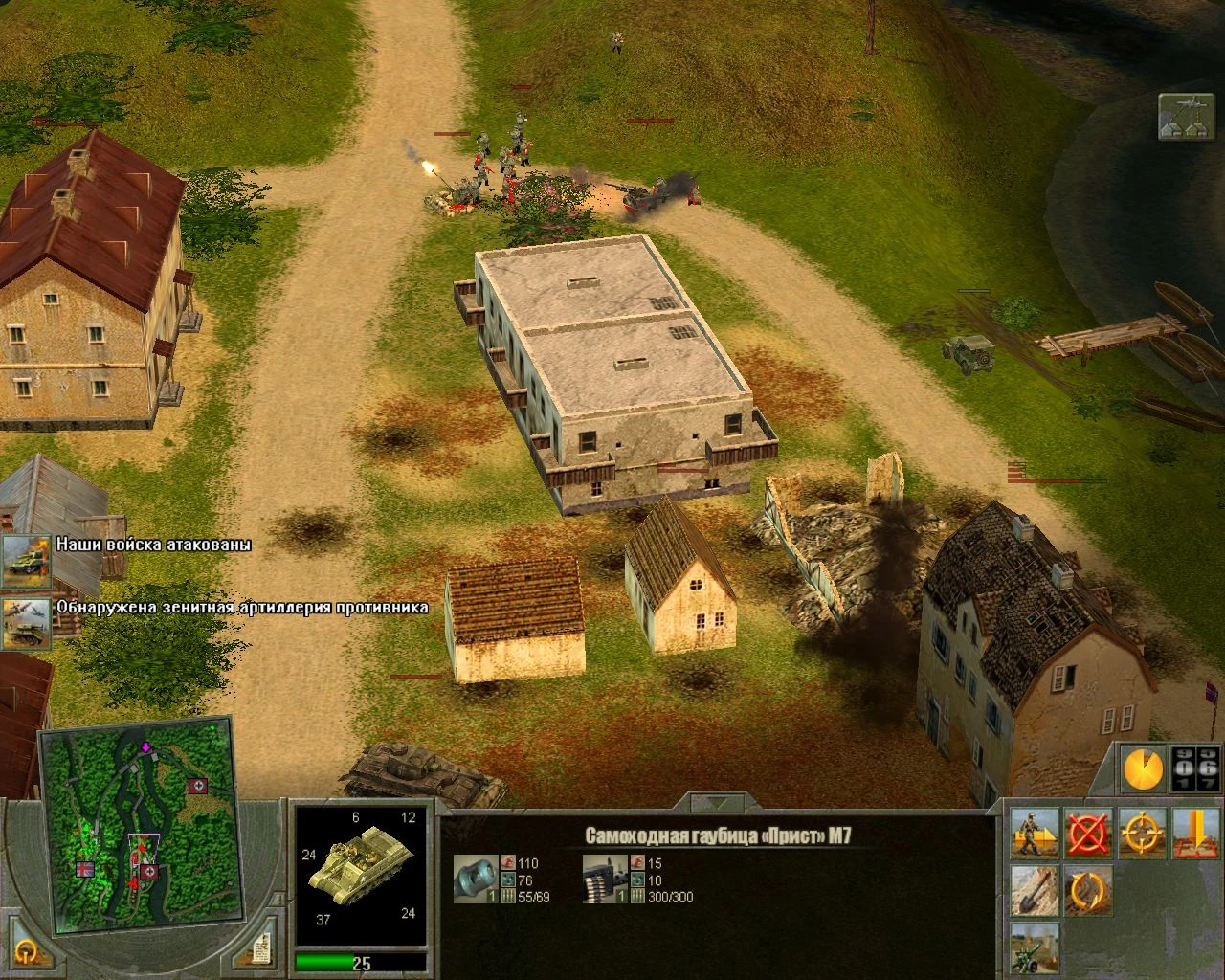Select the entrench shovel command
The width and height of the screenshot is (1225, 980).
point(1033,890)
